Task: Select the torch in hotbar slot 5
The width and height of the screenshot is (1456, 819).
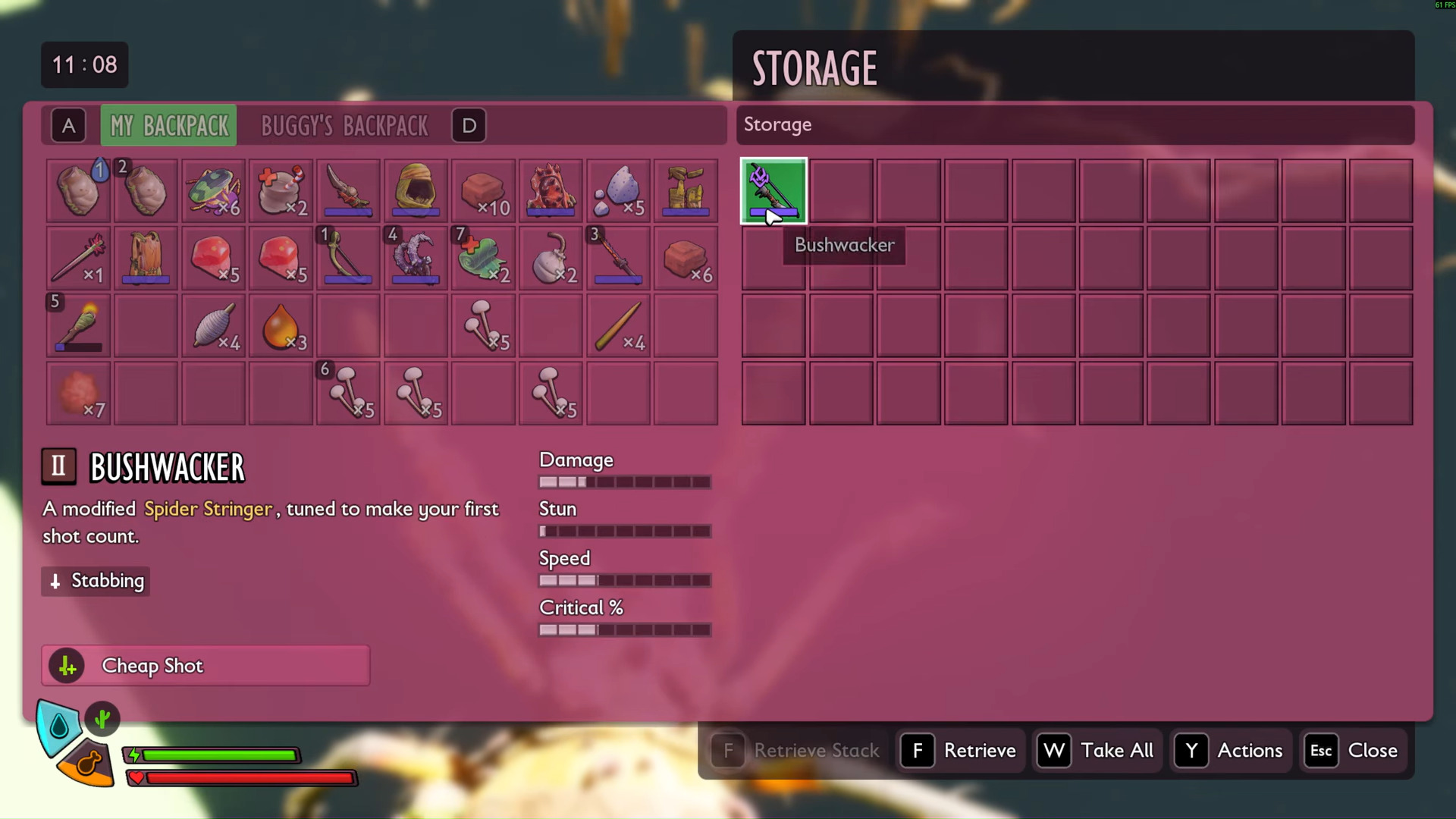Action: pos(78,326)
